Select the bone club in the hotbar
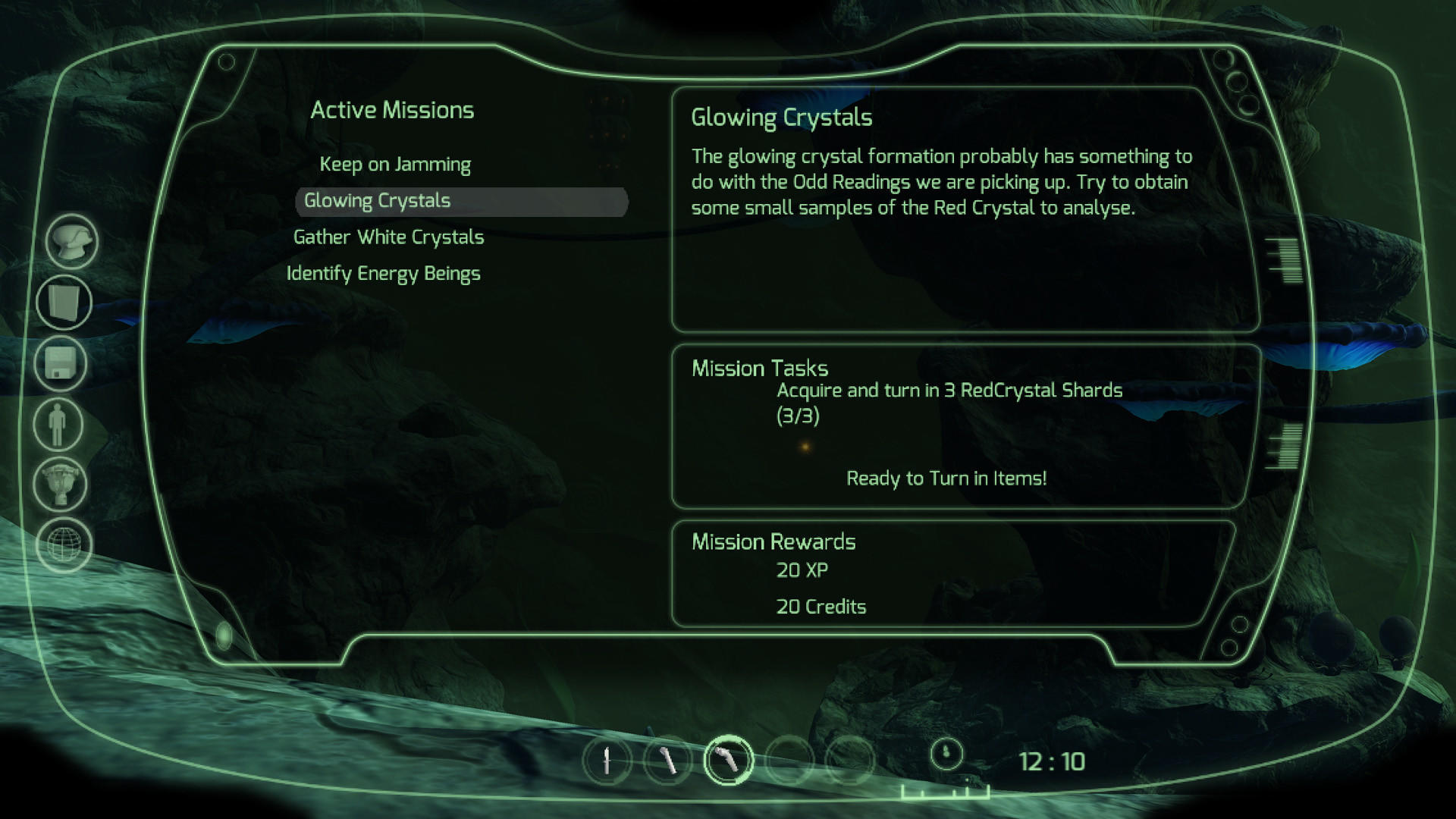The height and width of the screenshot is (819, 1456). point(669,761)
